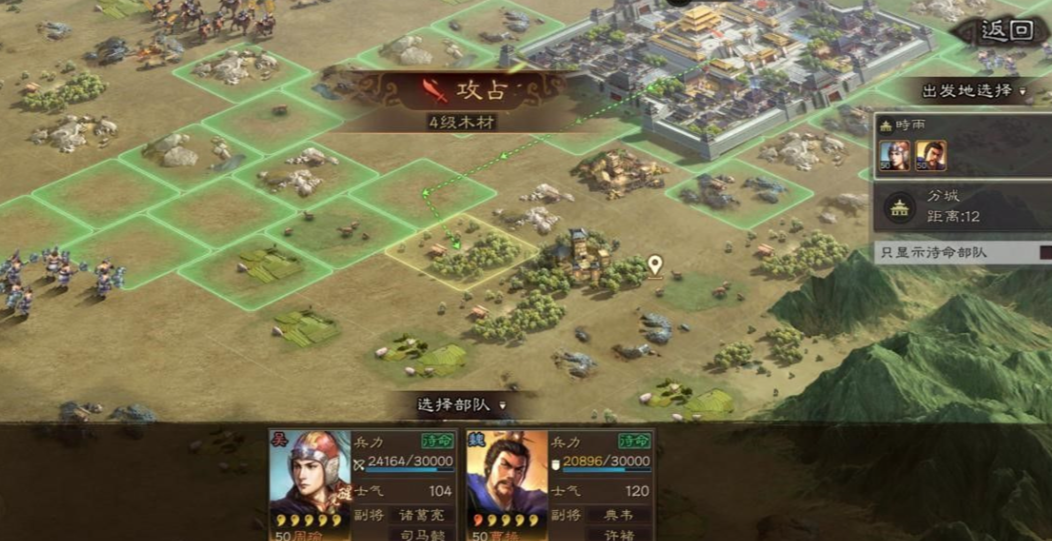This screenshot has width=1052, height=541.
Task: Click the 返回 back button
Action: (1005, 30)
